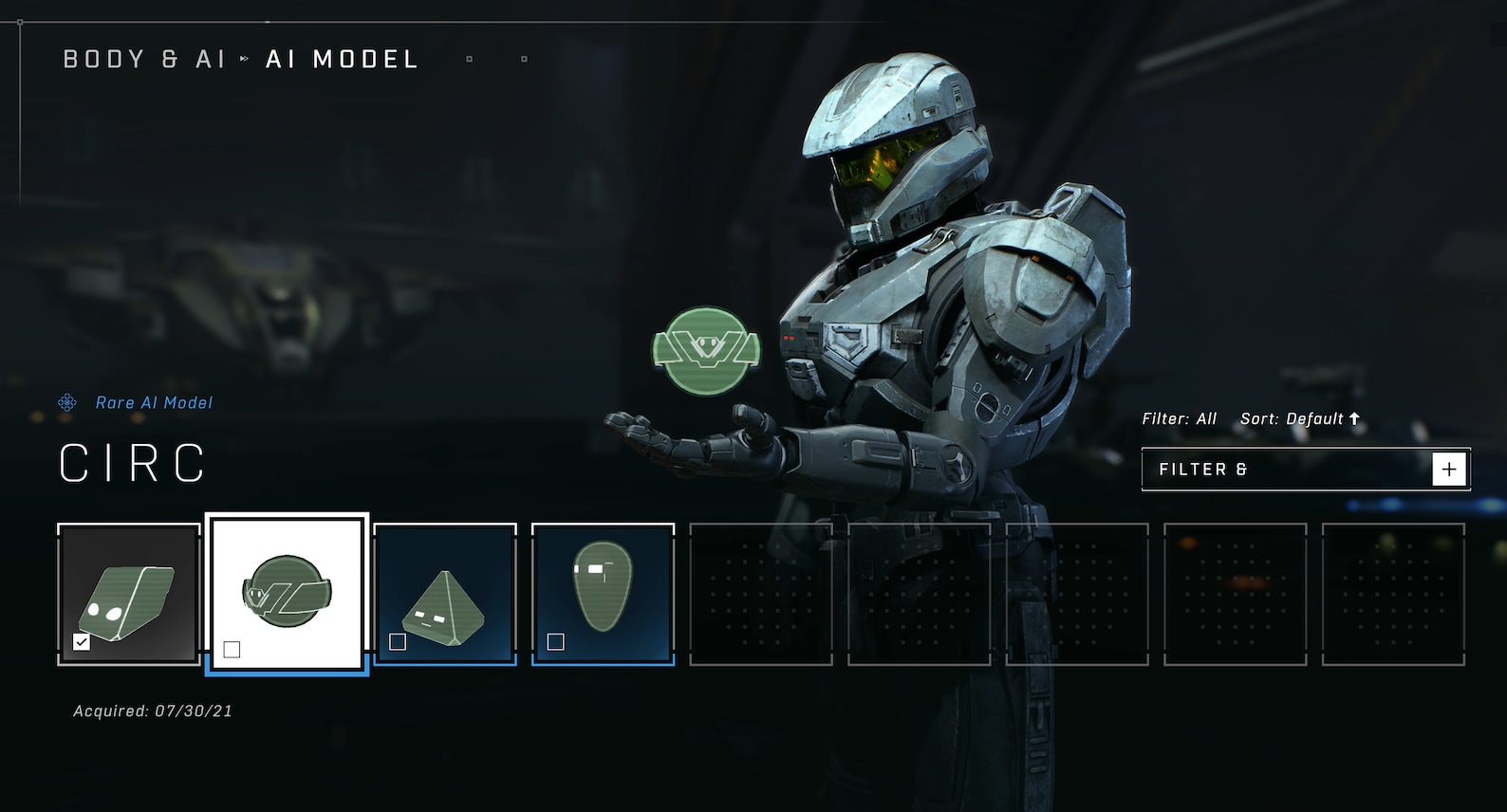Click the ascending sort arrow icon

tap(1355, 417)
